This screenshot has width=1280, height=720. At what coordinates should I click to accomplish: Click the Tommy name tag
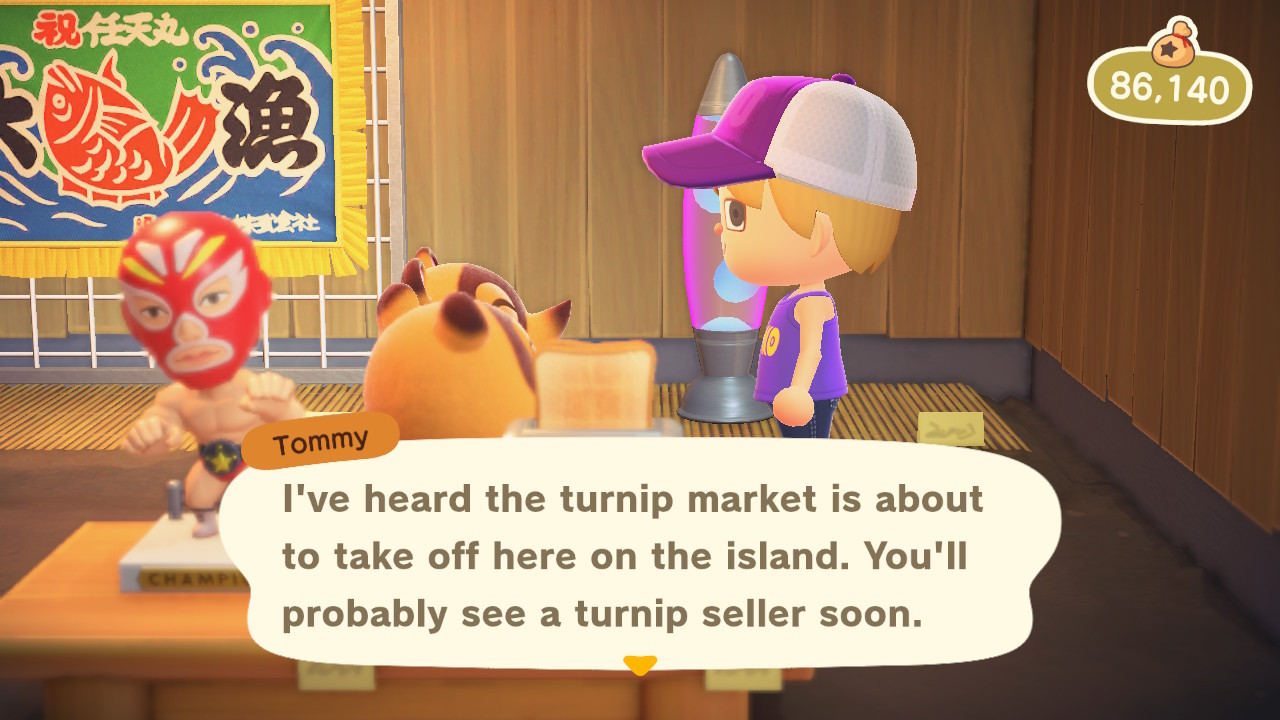click(318, 438)
